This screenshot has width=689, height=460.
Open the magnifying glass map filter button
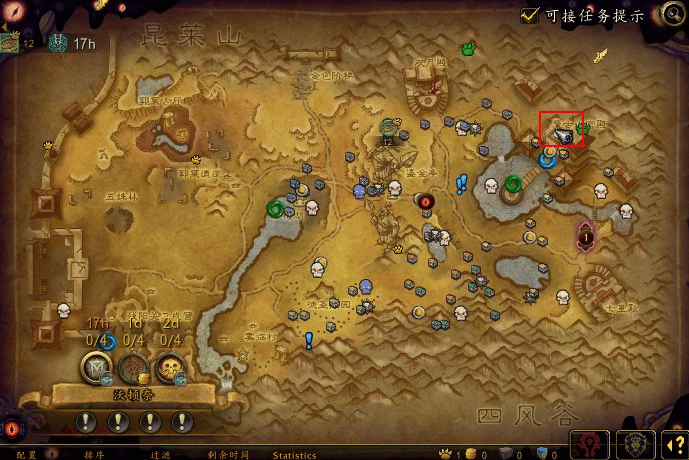pyautogui.click(x=673, y=13)
